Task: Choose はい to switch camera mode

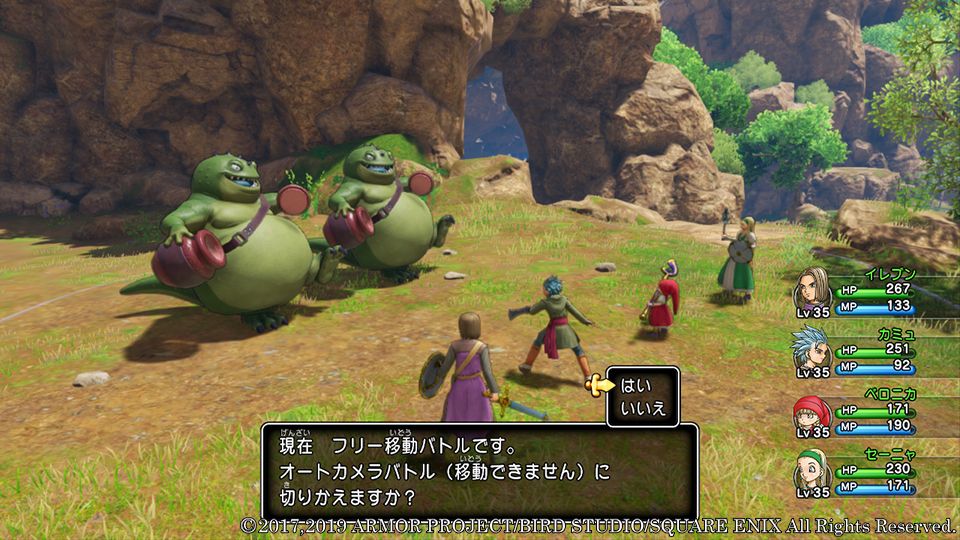Action: coord(636,385)
